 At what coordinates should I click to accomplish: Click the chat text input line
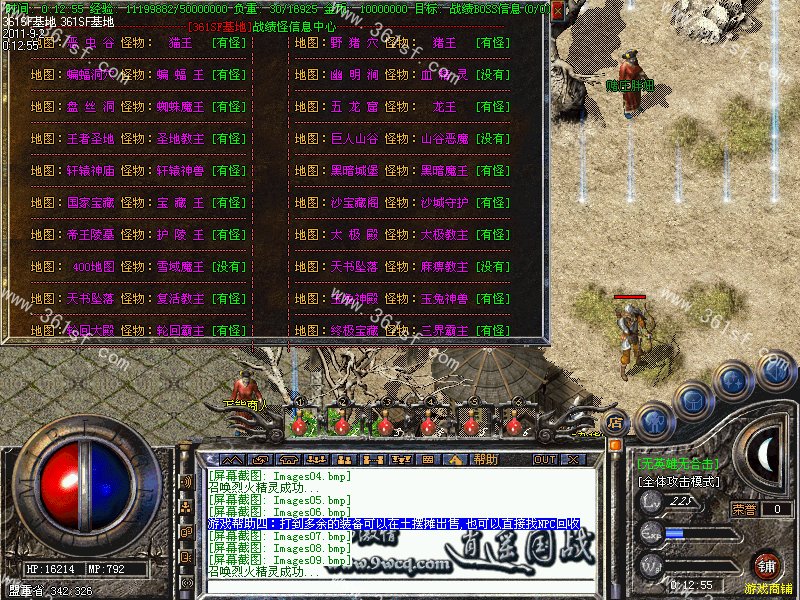click(400, 586)
